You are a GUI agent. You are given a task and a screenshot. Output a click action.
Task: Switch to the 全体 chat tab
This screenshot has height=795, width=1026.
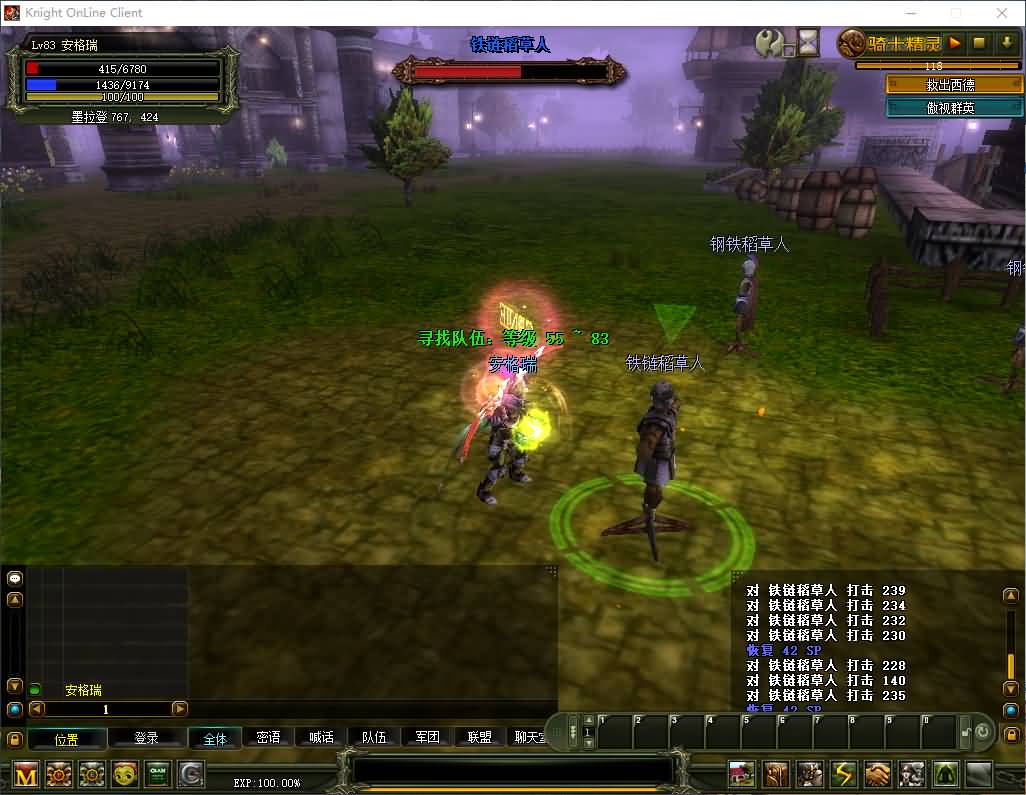(x=215, y=739)
